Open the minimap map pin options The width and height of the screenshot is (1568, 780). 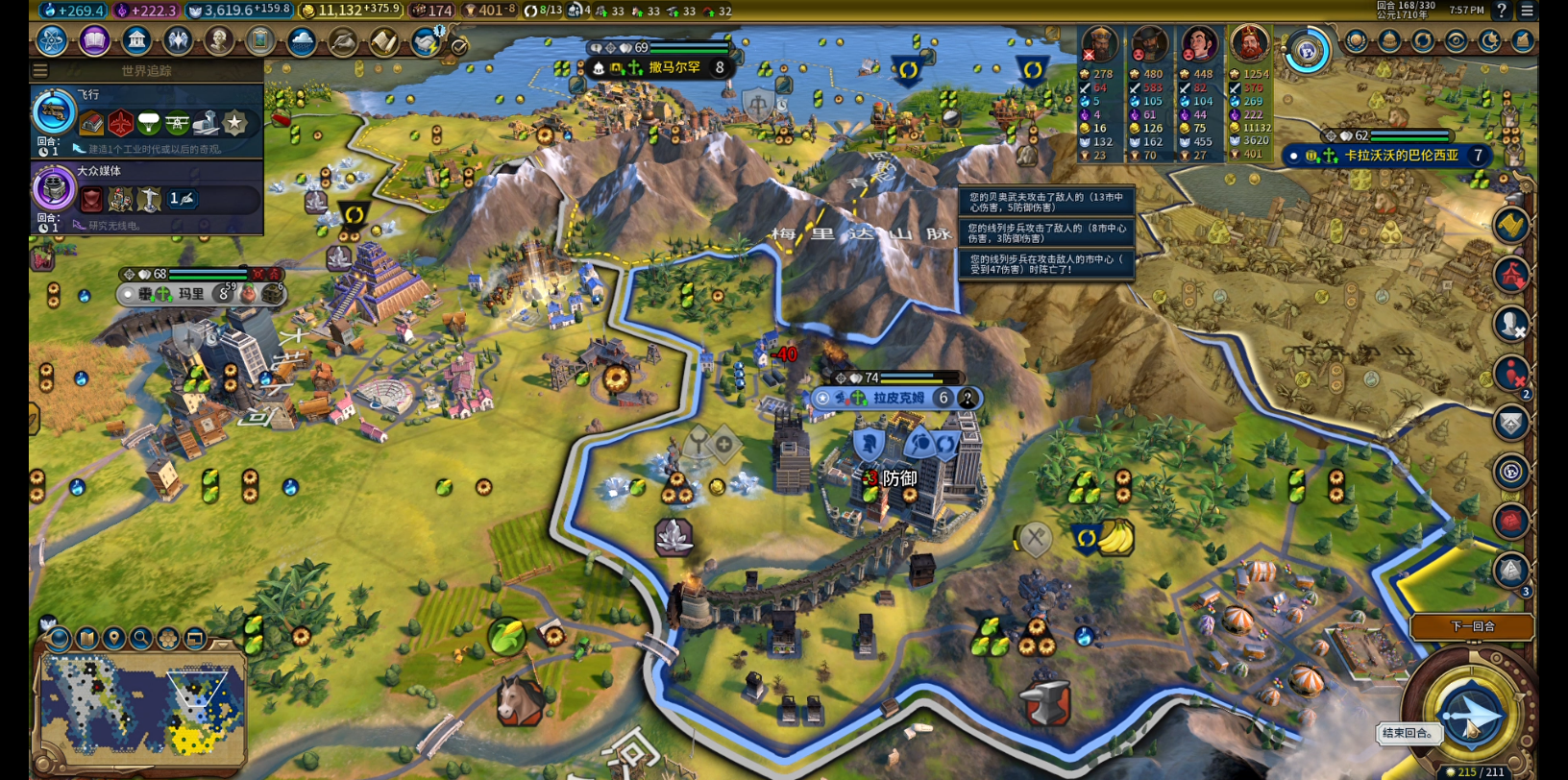point(114,638)
